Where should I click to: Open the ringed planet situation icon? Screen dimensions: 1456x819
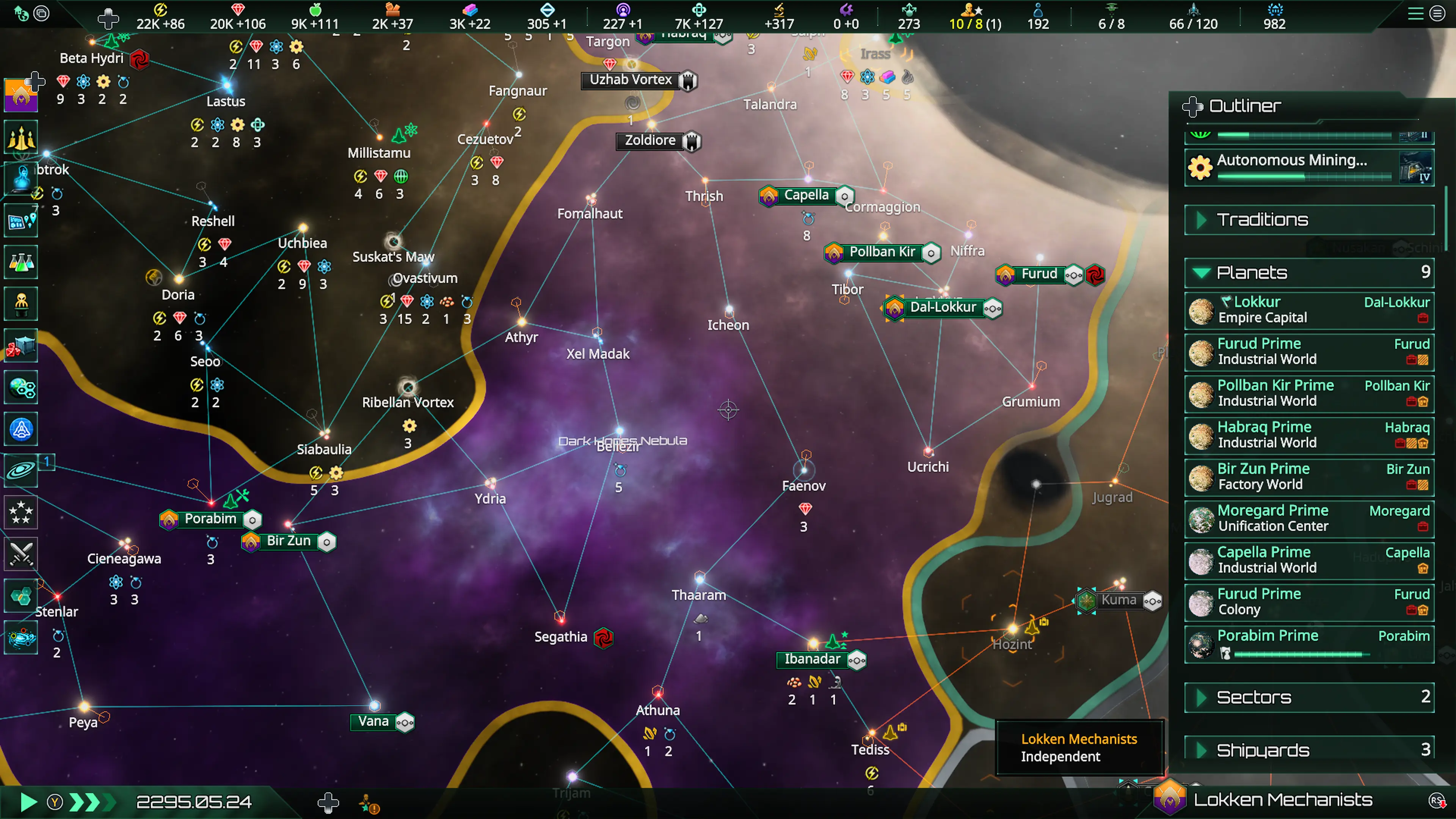point(21,470)
